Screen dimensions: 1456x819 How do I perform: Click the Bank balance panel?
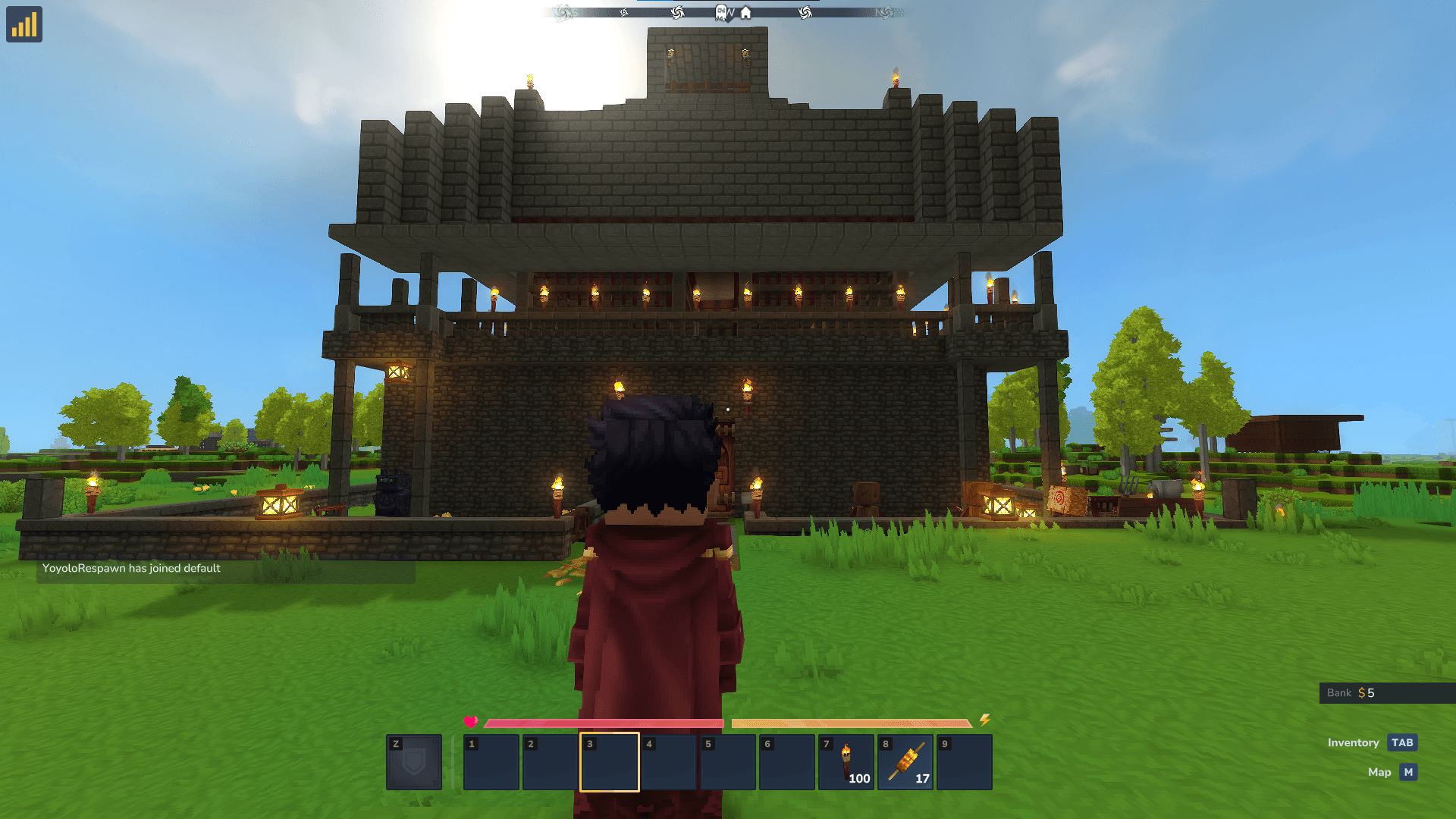coord(1386,692)
